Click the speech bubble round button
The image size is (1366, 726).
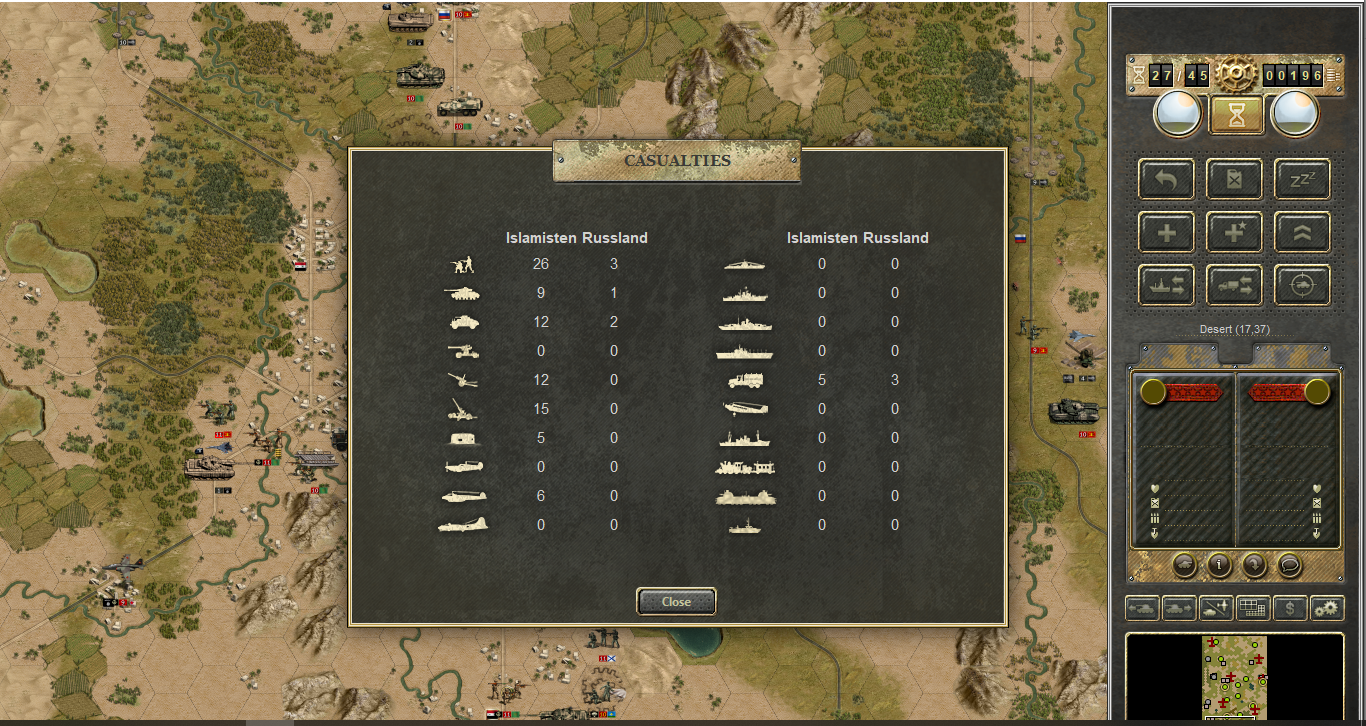tap(1289, 565)
